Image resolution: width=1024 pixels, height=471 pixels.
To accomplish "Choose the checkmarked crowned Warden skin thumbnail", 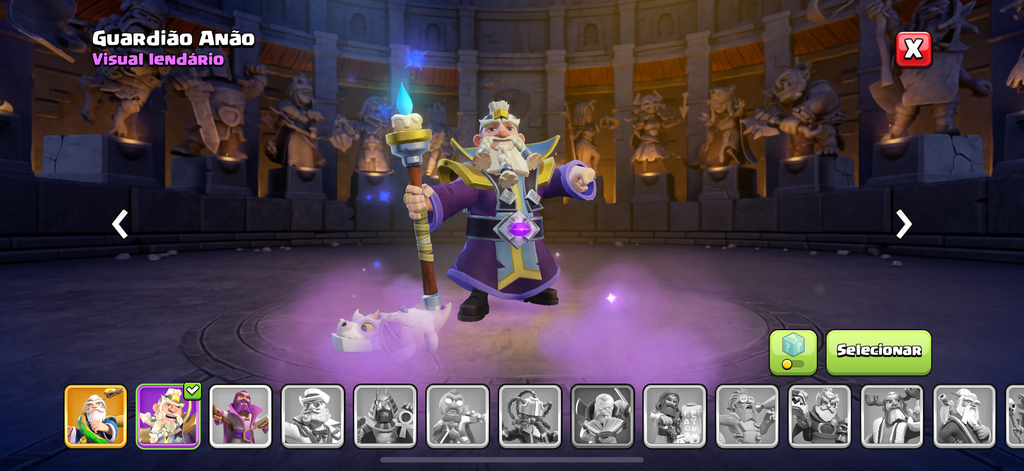I will 168,416.
